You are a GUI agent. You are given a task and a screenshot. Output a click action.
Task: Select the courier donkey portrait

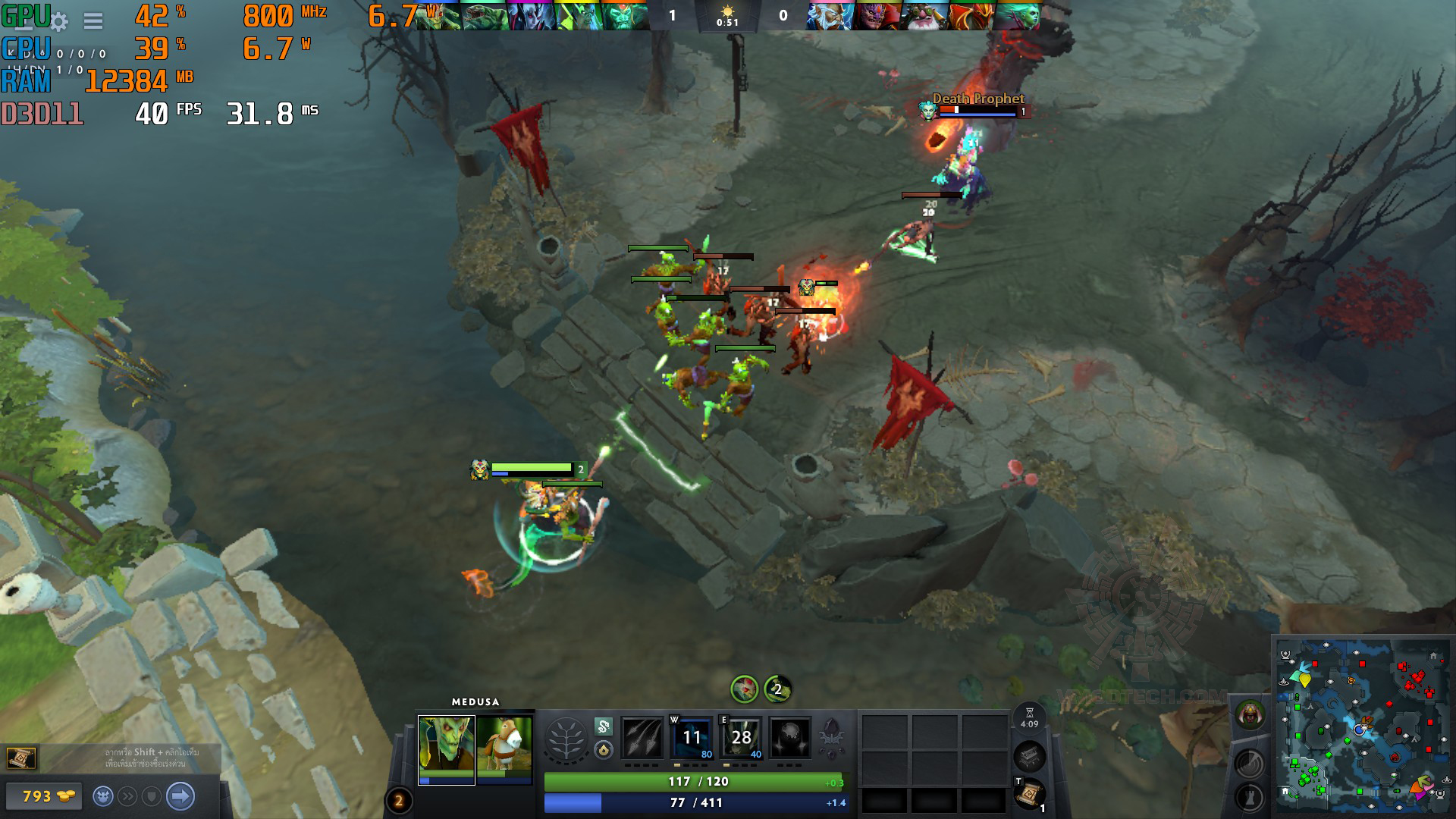504,749
